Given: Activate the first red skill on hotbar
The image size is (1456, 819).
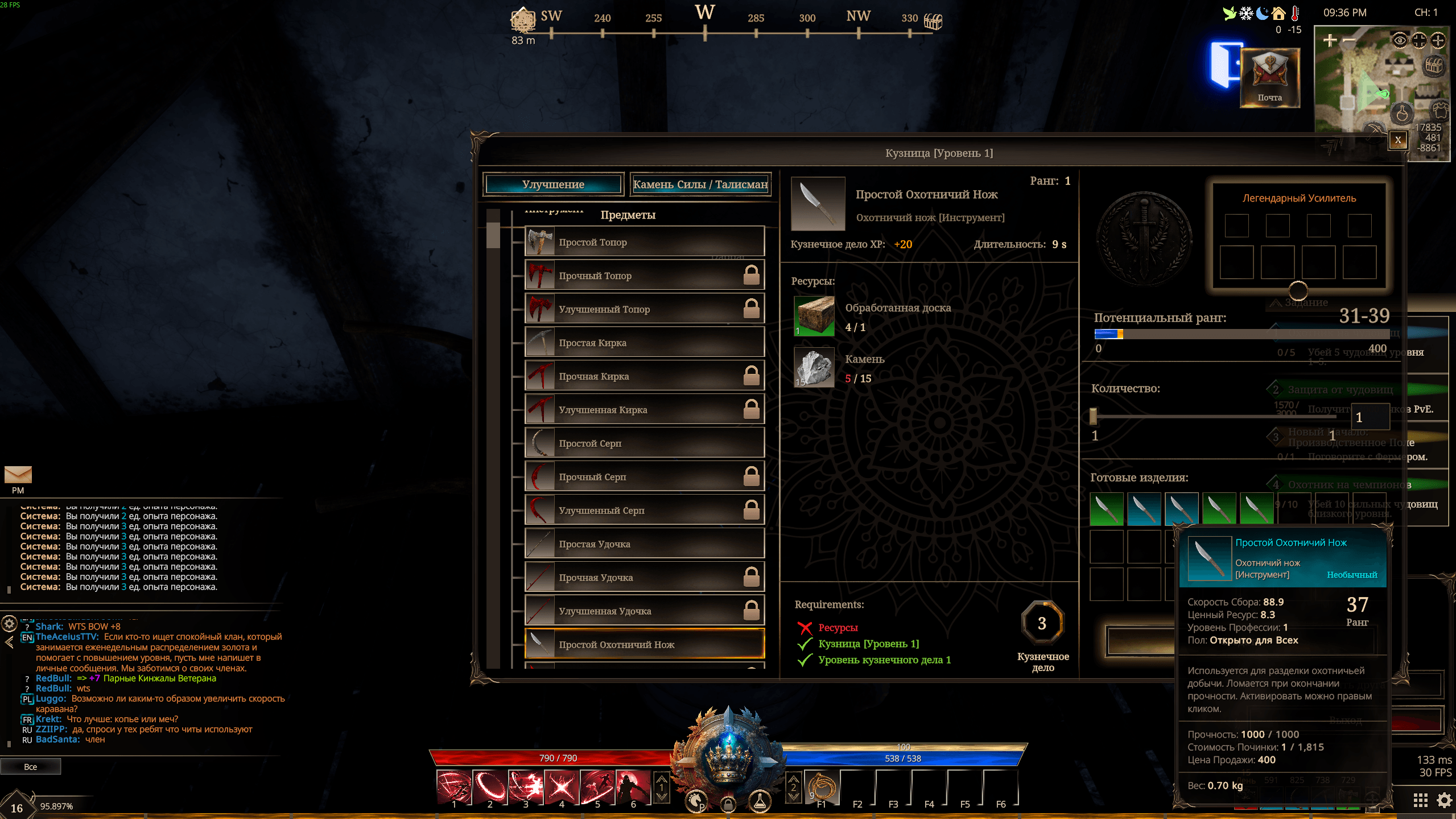Looking at the screenshot, I should tap(453, 787).
